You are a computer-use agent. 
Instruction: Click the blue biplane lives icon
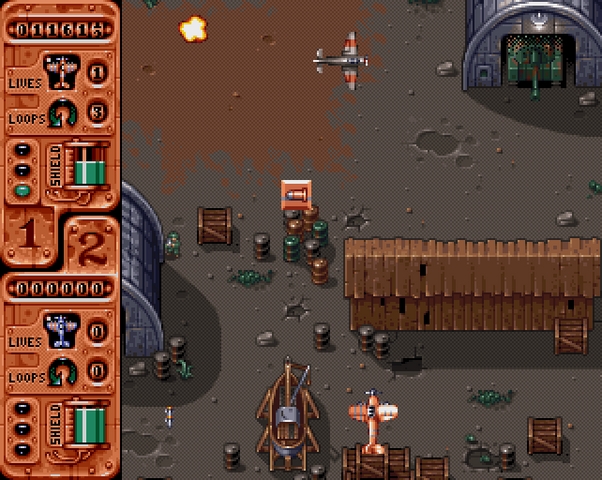point(62,329)
